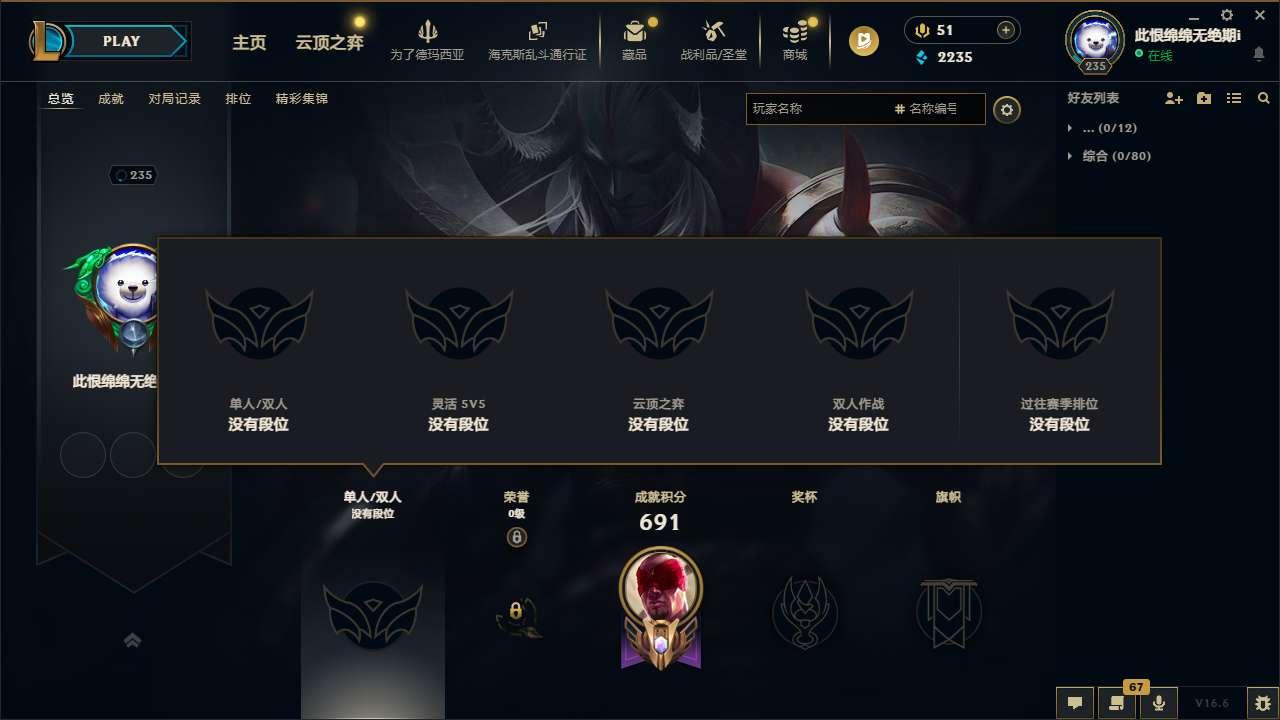Click the PLAY button
1280x720 pixels.
coord(122,41)
